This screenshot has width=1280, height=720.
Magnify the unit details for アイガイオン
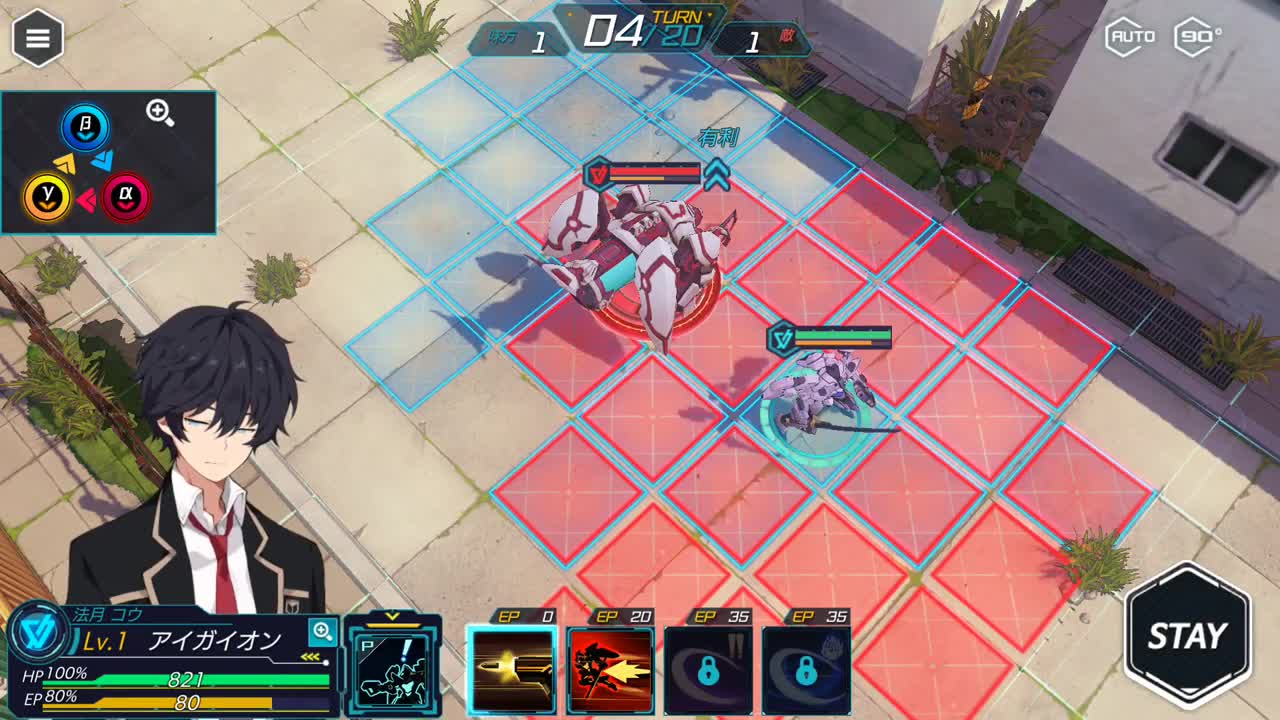(322, 631)
